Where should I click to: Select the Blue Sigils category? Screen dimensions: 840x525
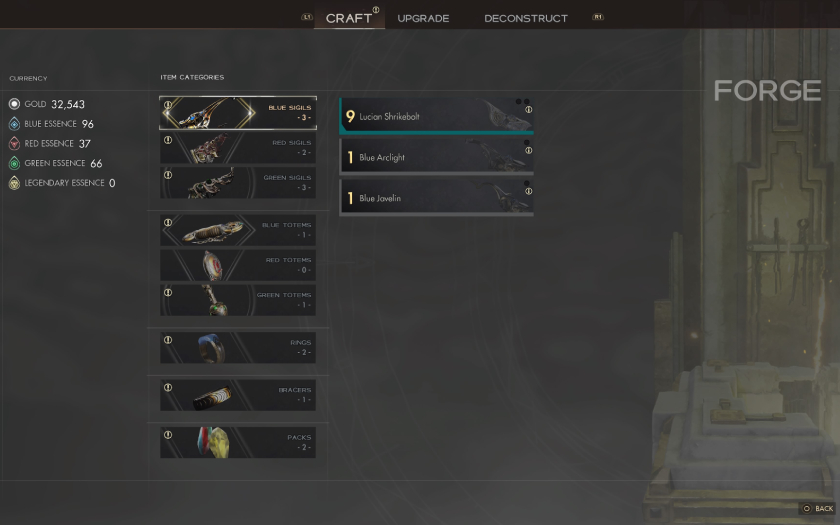point(238,113)
